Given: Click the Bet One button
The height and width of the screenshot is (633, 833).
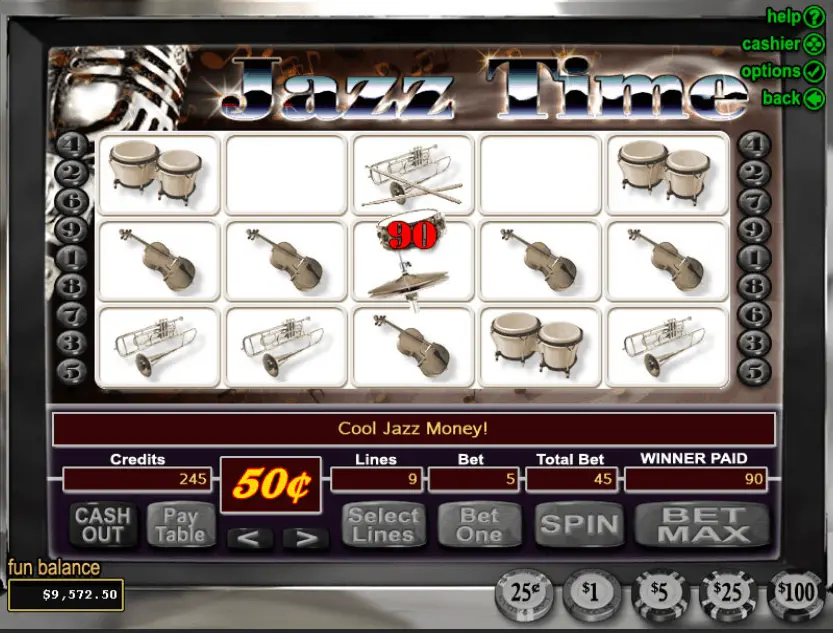Looking at the screenshot, I should pyautogui.click(x=479, y=524).
